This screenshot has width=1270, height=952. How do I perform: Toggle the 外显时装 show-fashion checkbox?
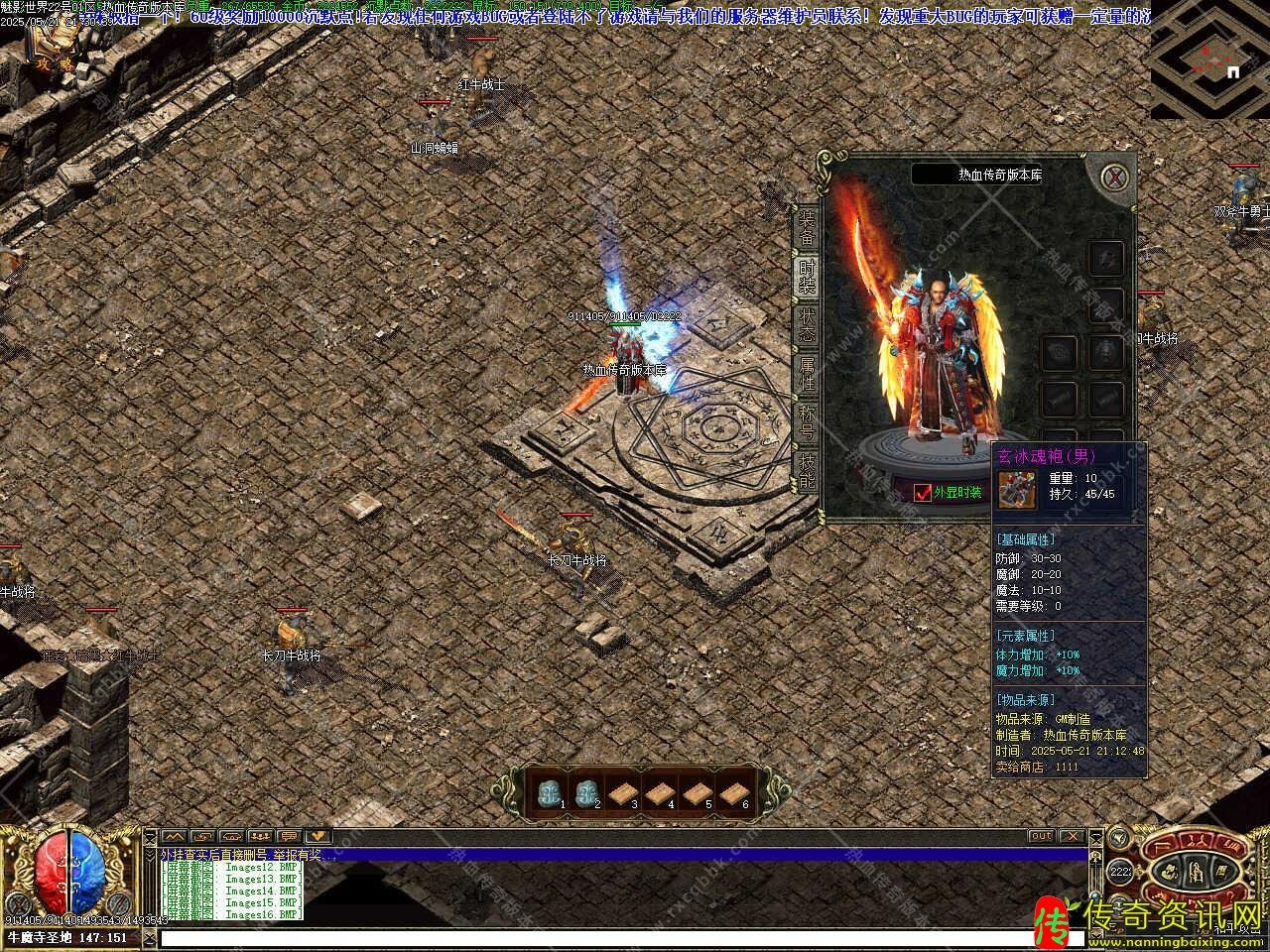coord(923,493)
